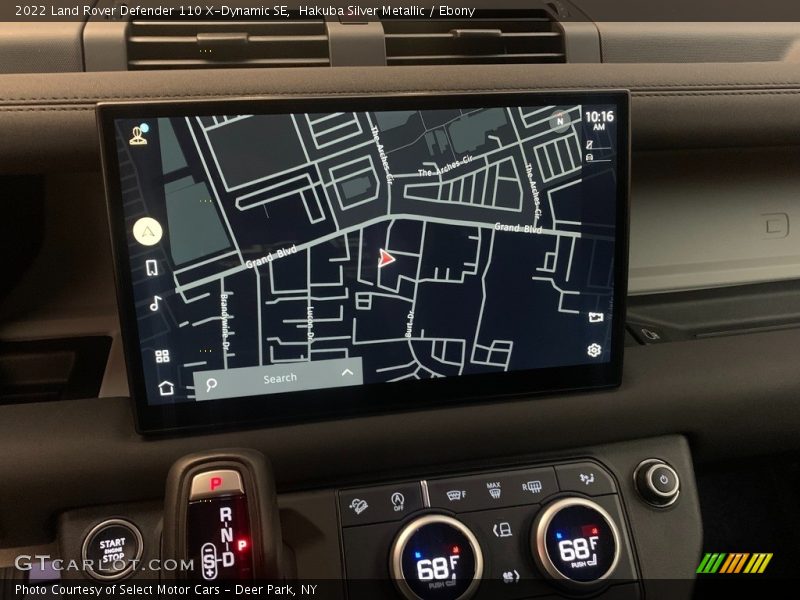The width and height of the screenshot is (800, 600).
Task: Open the driver profile icon
Action: tap(139, 135)
